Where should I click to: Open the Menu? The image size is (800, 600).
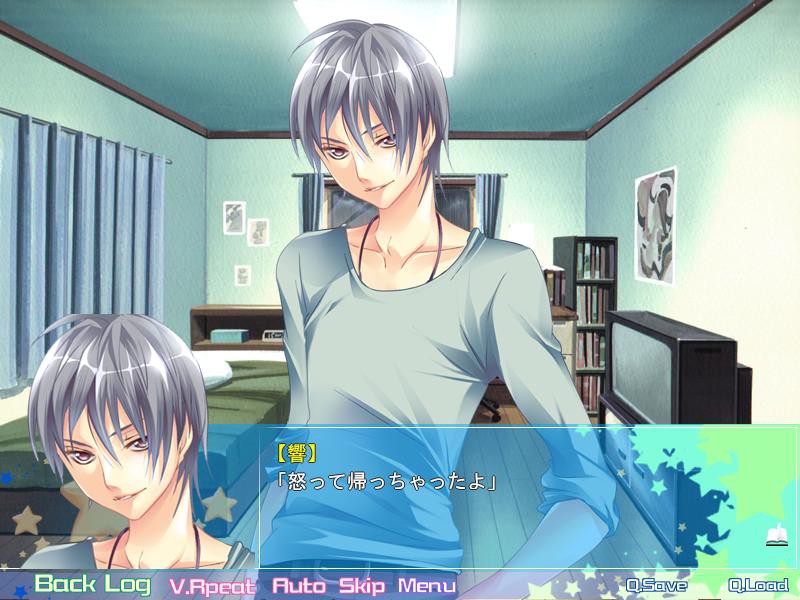click(x=427, y=586)
